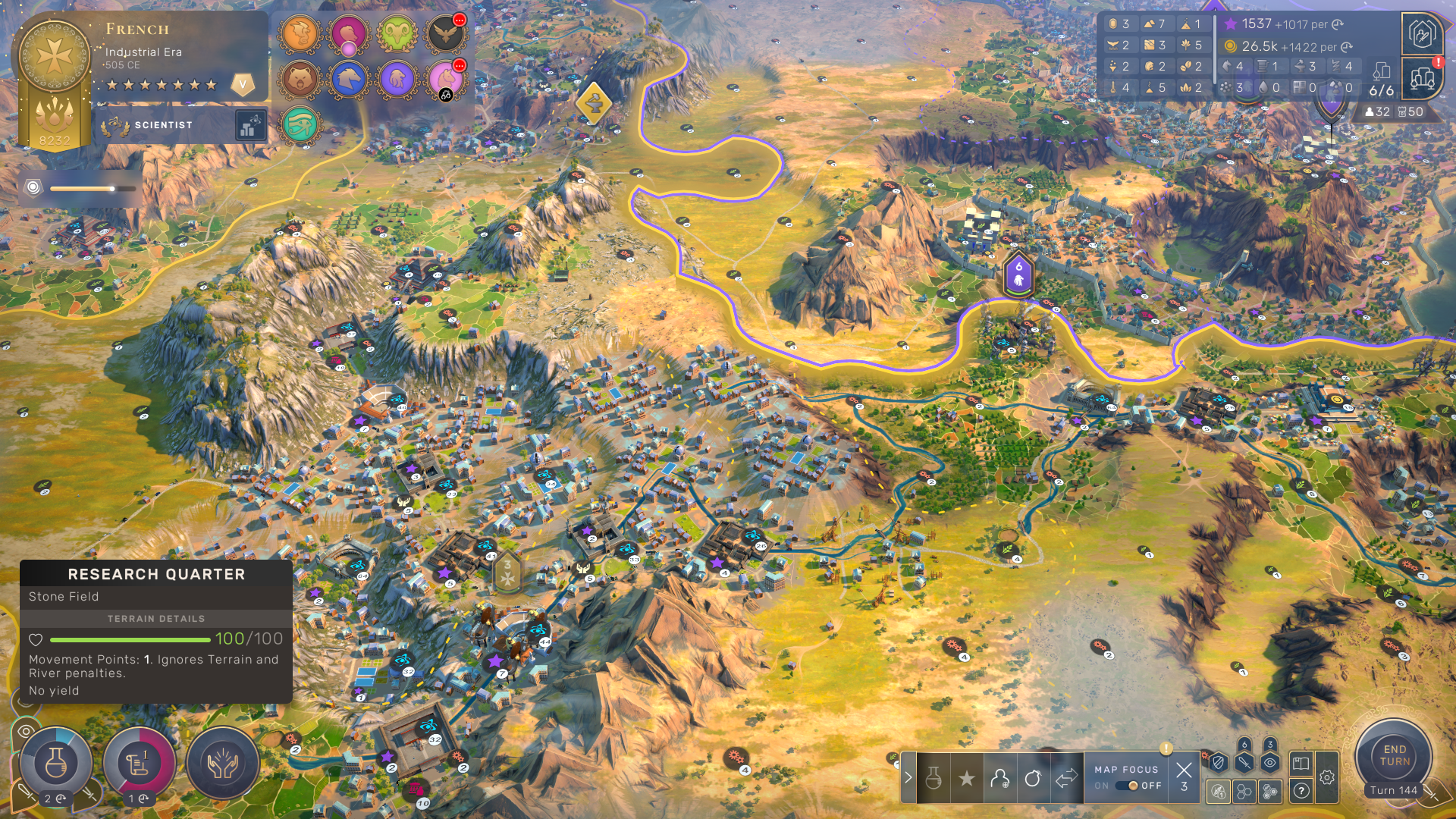End the current turn
The width and height of the screenshot is (1456, 819).
pyautogui.click(x=1394, y=755)
